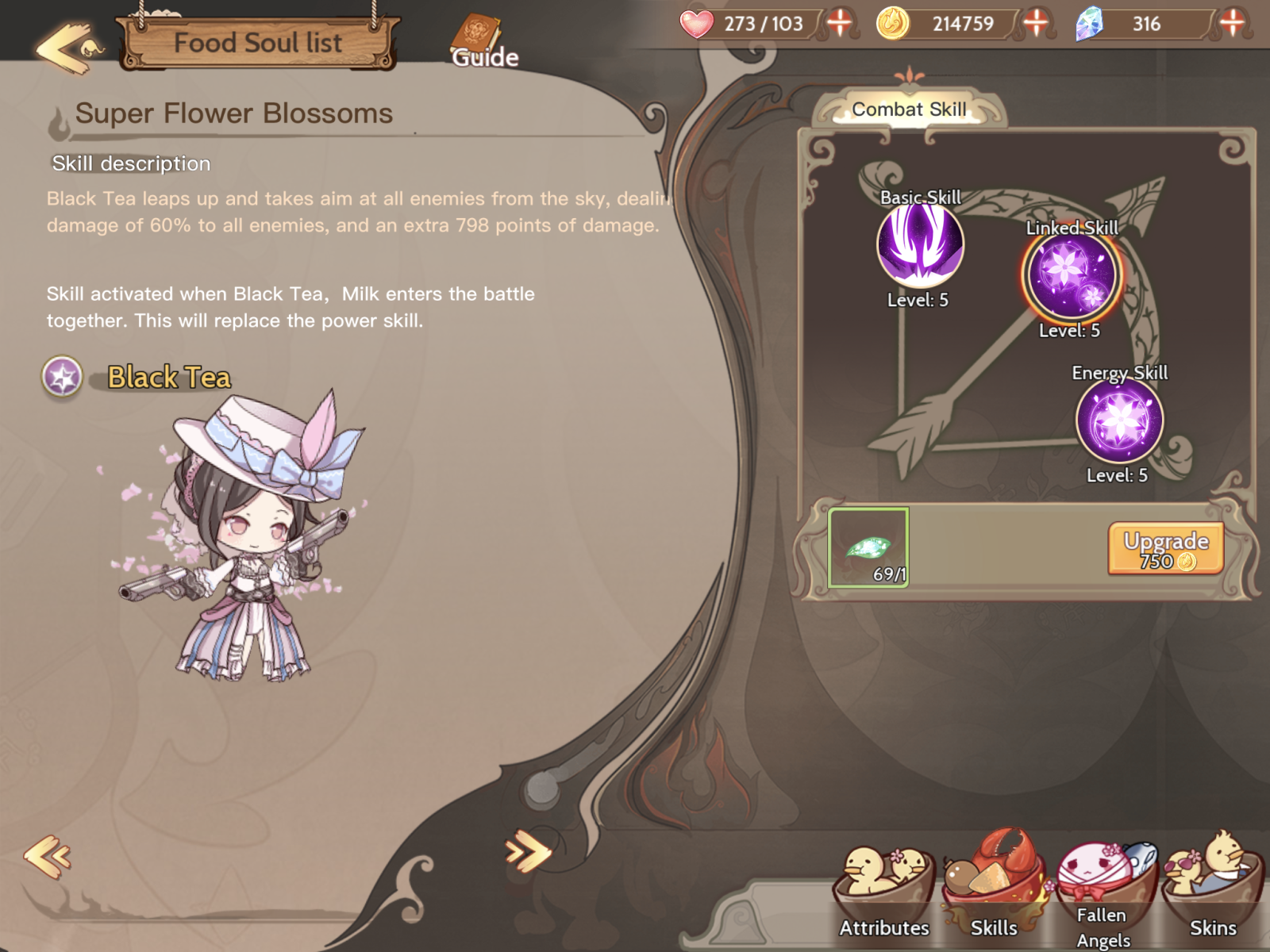Click the star icon beside Black Tea
The width and height of the screenshot is (1270, 952).
pos(62,377)
